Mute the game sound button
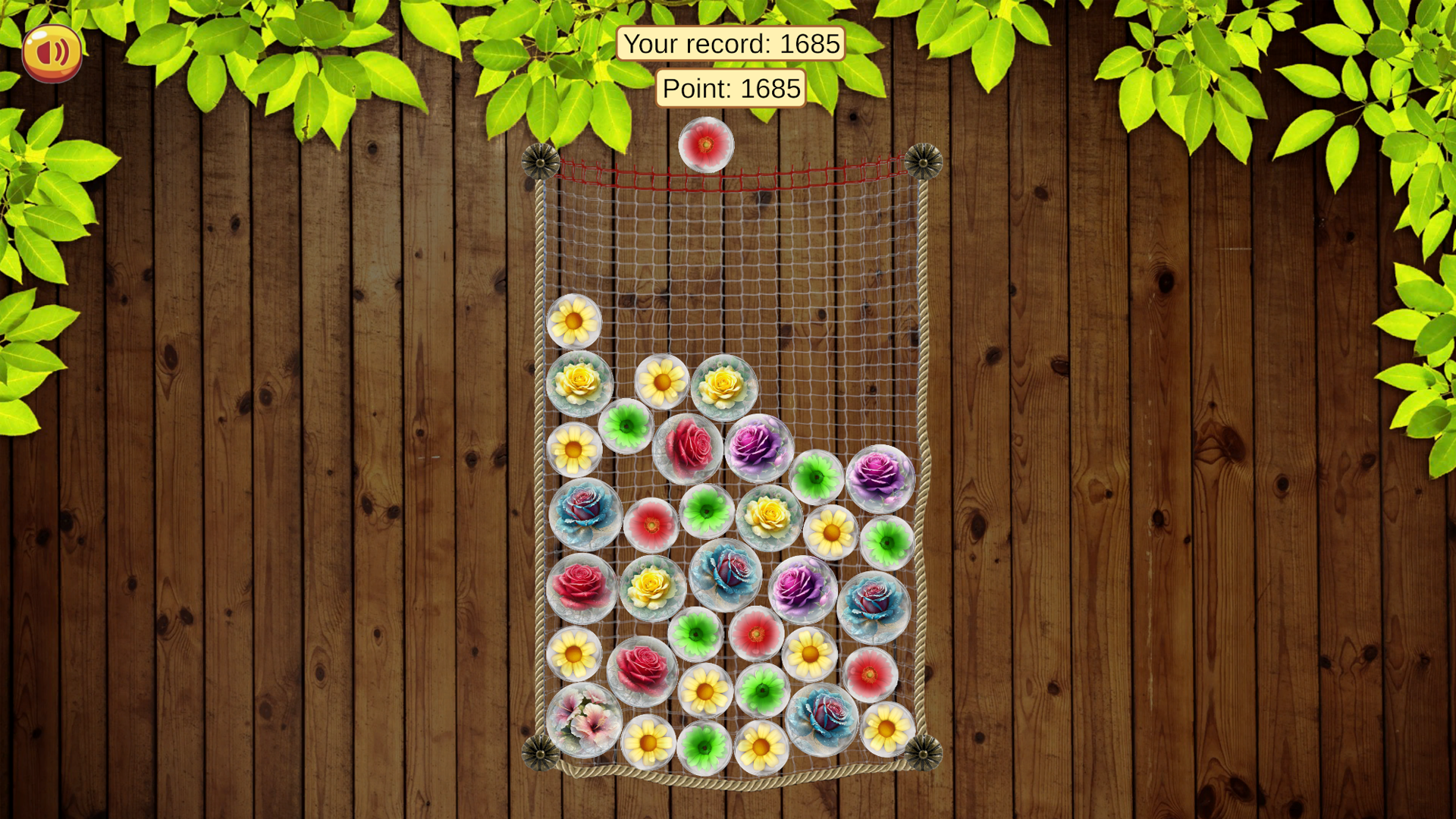This screenshot has height=819, width=1456. tap(51, 51)
